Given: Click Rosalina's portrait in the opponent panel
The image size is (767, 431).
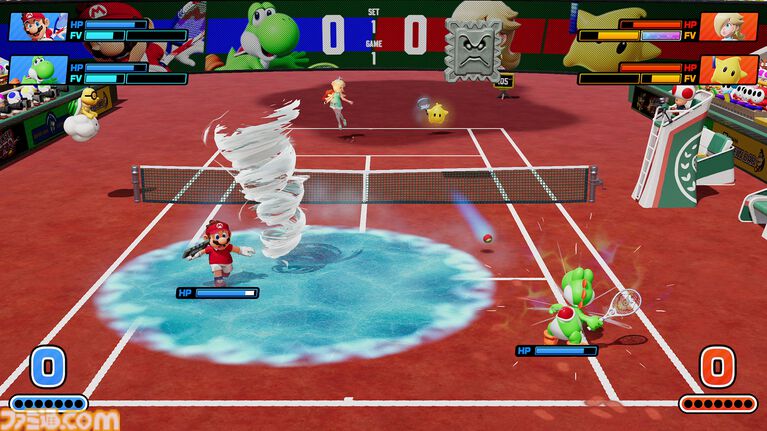Looking at the screenshot, I should (x=728, y=27).
